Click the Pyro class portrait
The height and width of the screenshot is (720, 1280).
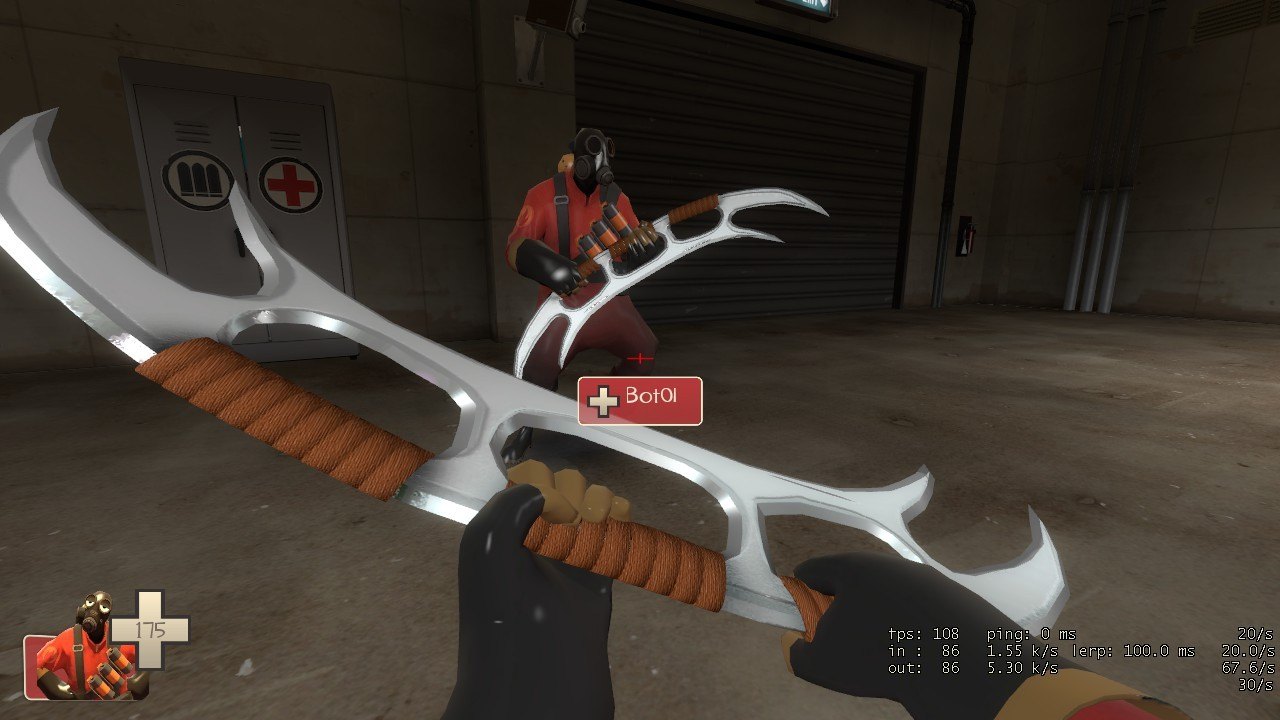tap(90, 650)
